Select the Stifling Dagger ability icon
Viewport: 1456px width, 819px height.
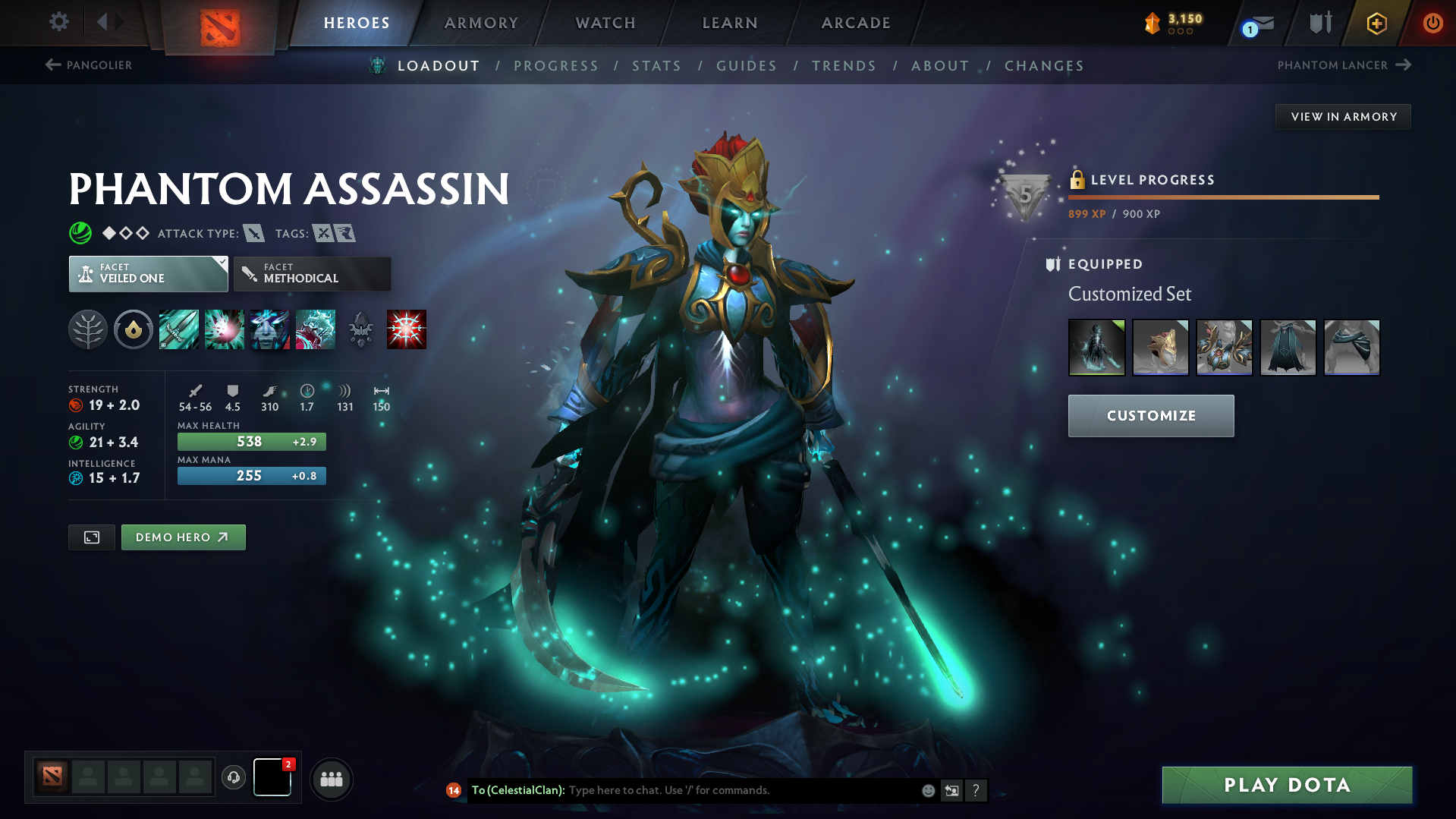coord(179,329)
